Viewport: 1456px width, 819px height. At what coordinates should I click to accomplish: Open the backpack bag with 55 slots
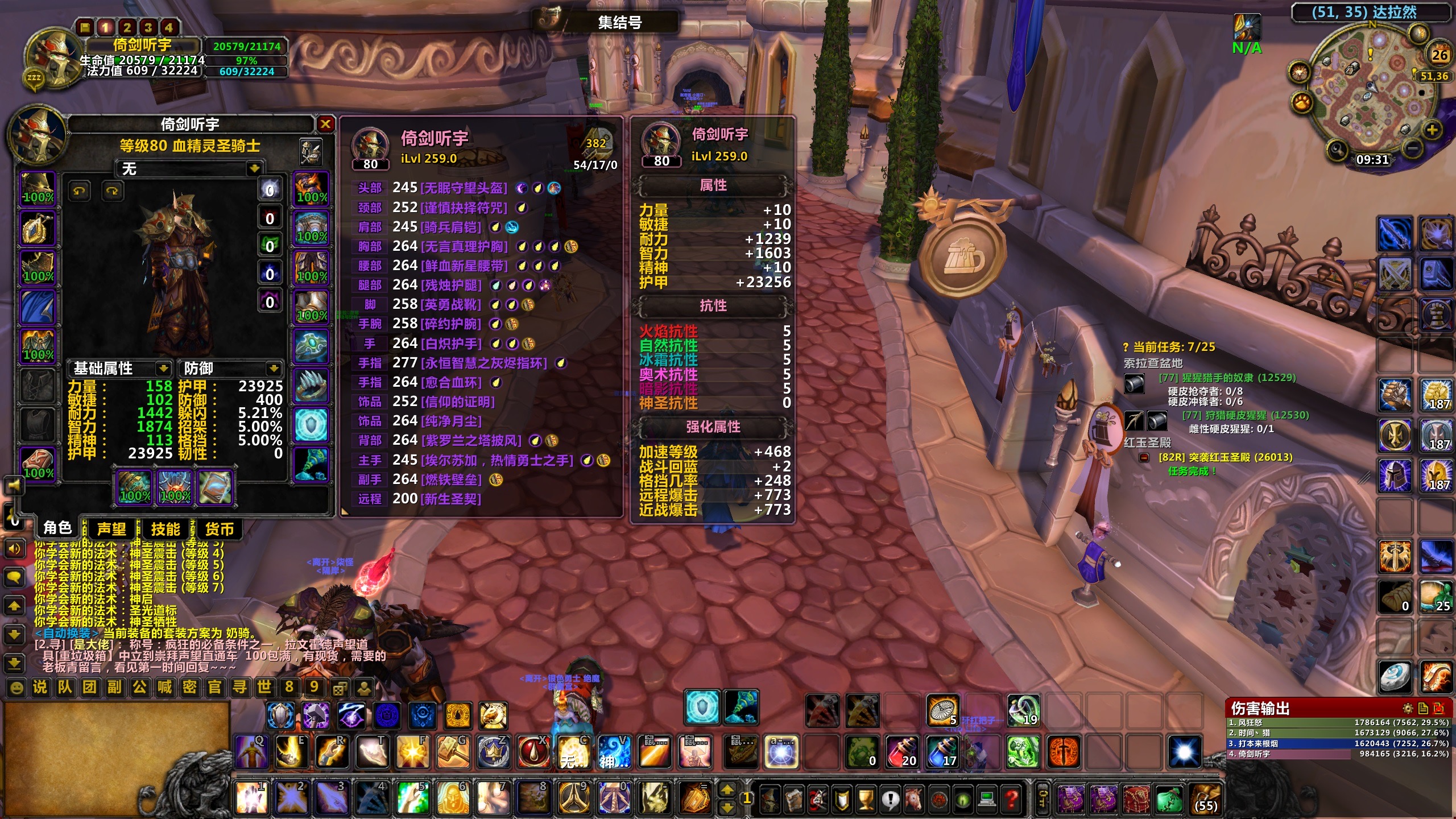click(1206, 799)
